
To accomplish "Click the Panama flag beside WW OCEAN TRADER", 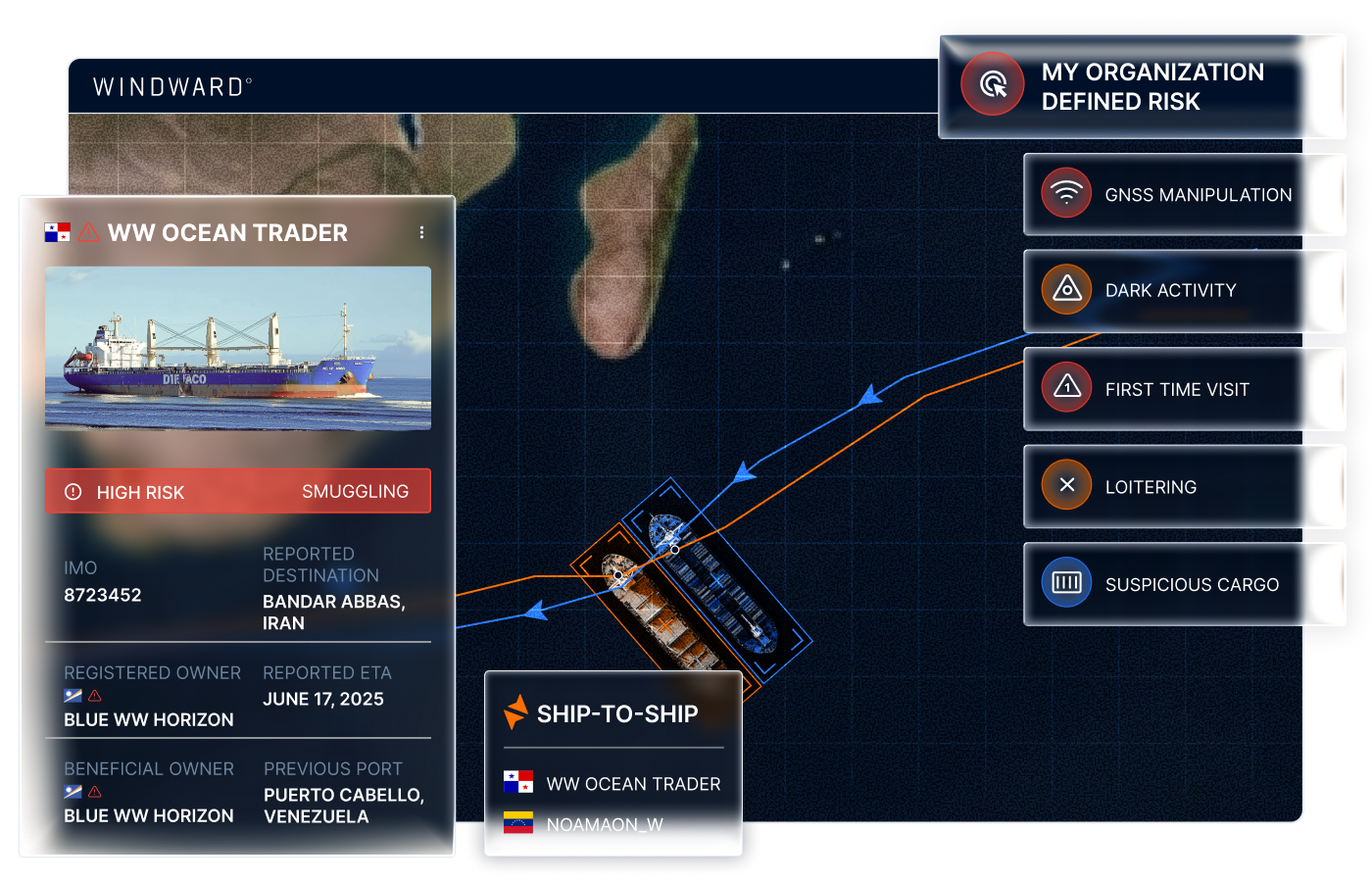I will coord(57,232).
